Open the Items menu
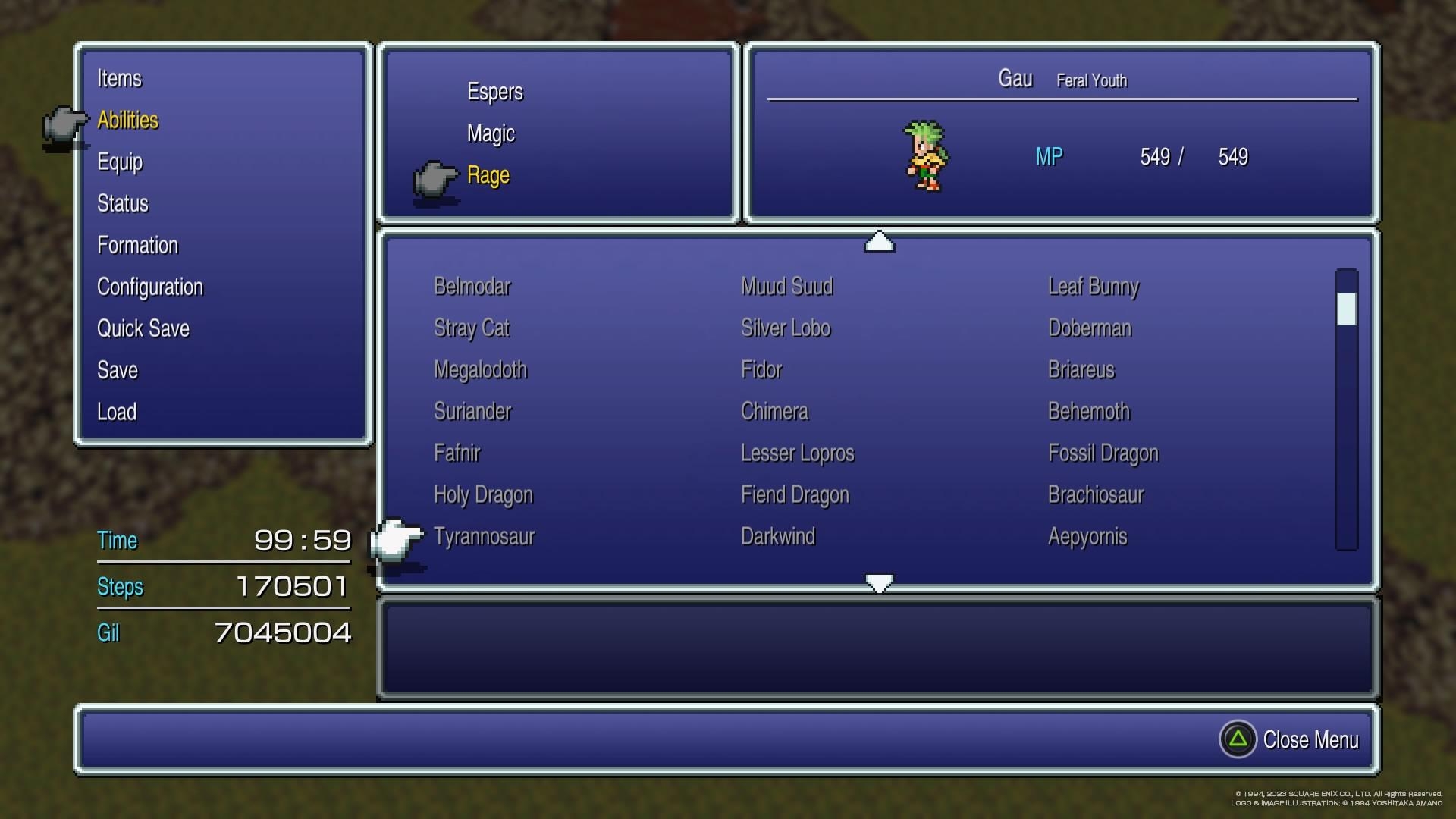The height and width of the screenshot is (819, 1456). [121, 78]
